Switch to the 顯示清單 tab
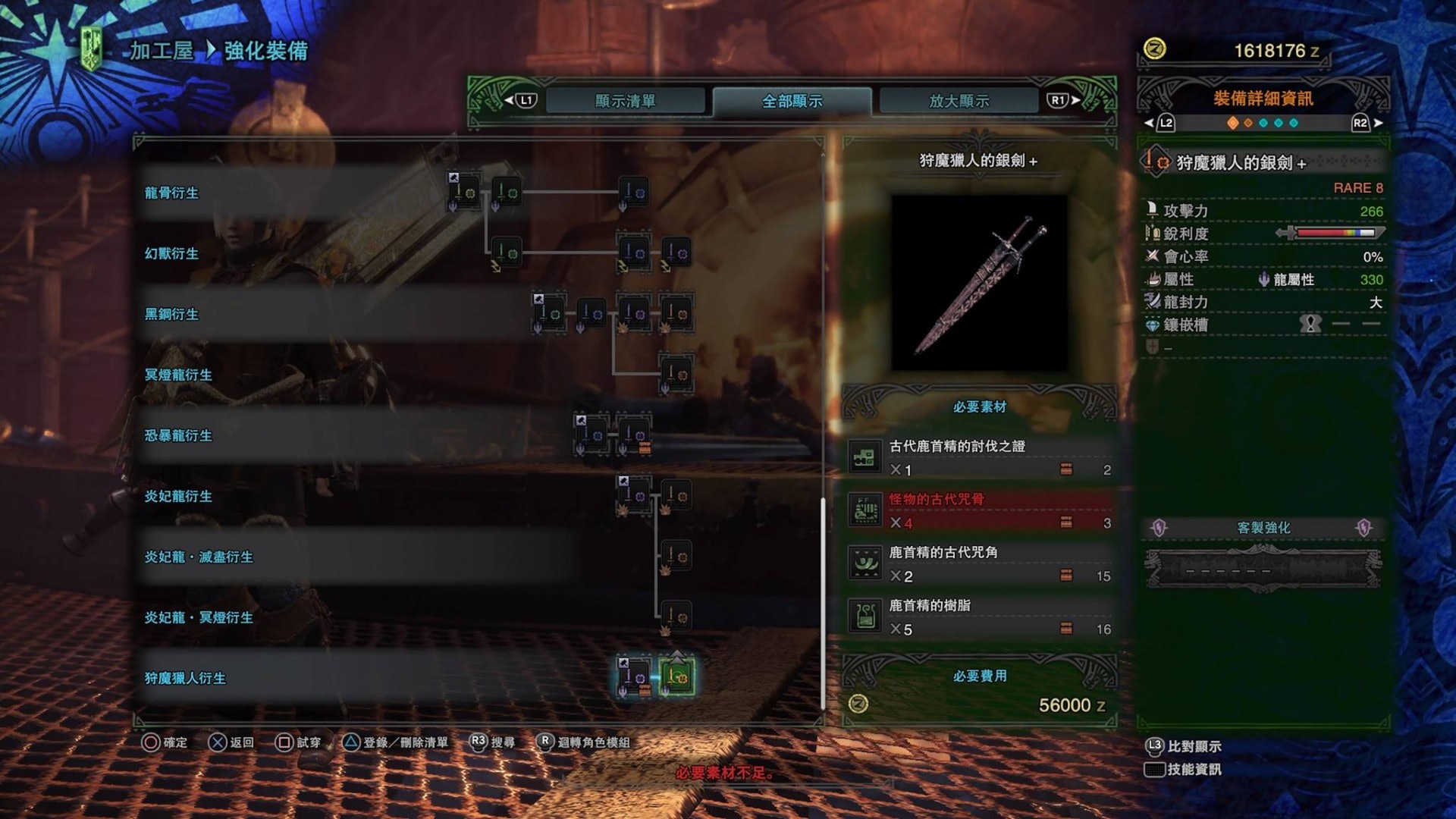1456x819 pixels. point(625,101)
